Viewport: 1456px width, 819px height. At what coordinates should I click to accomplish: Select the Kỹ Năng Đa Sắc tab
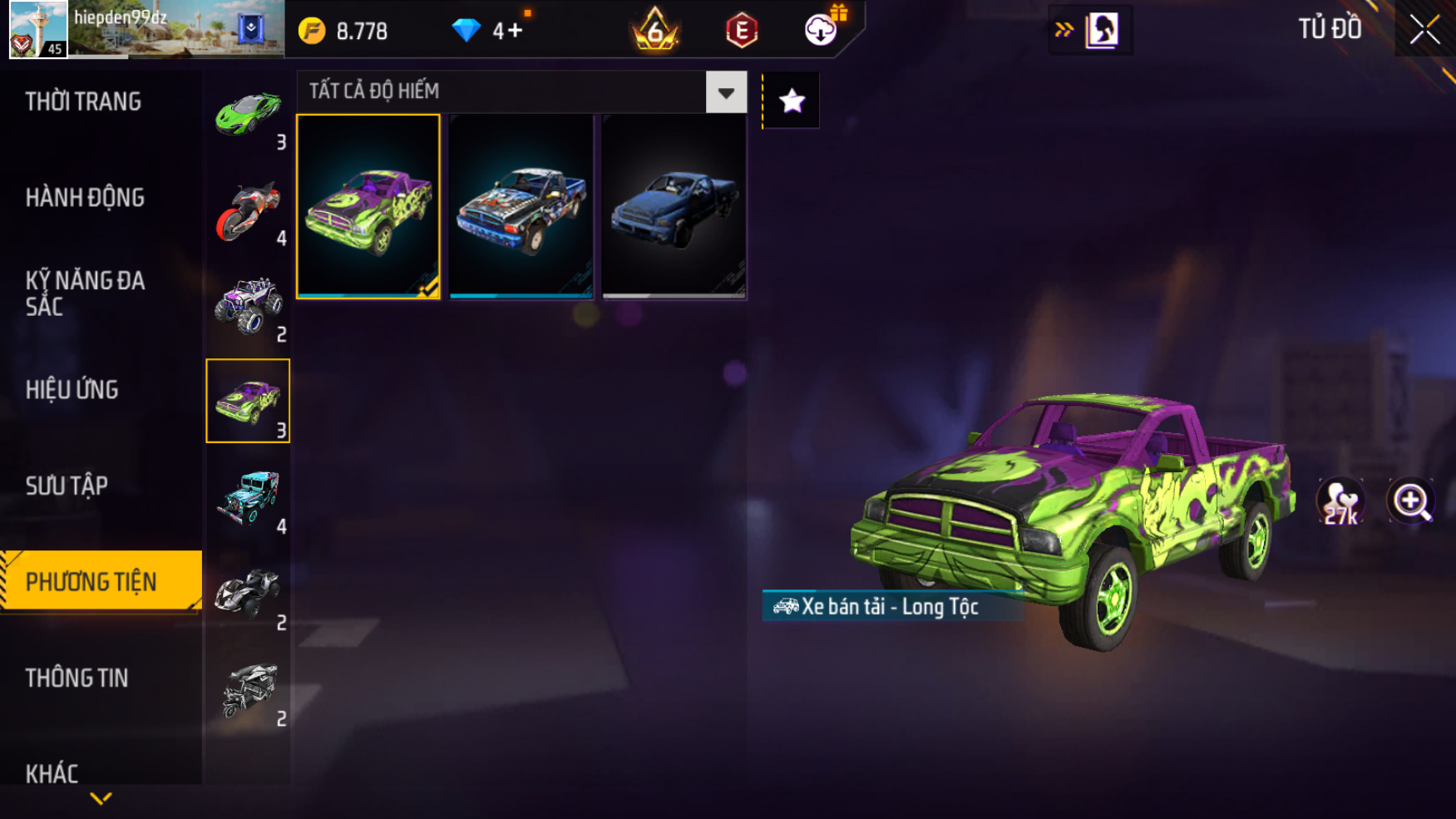click(85, 293)
